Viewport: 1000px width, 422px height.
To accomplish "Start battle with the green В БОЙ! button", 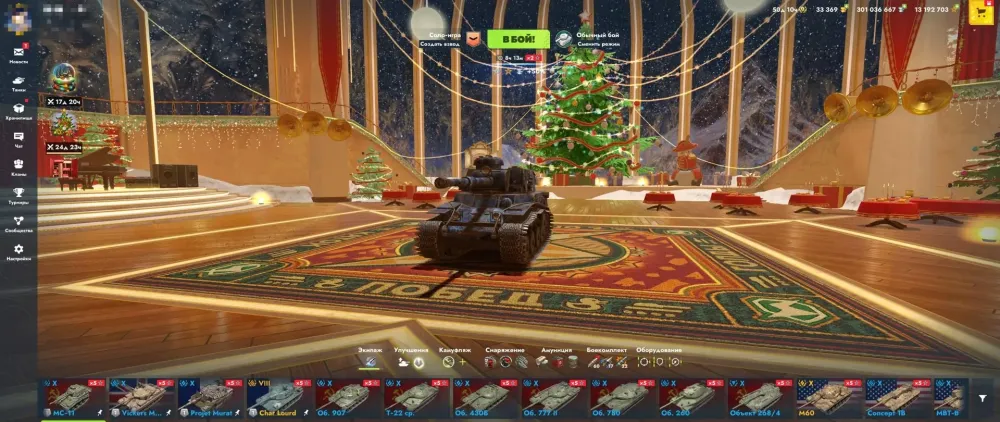I will pos(518,39).
